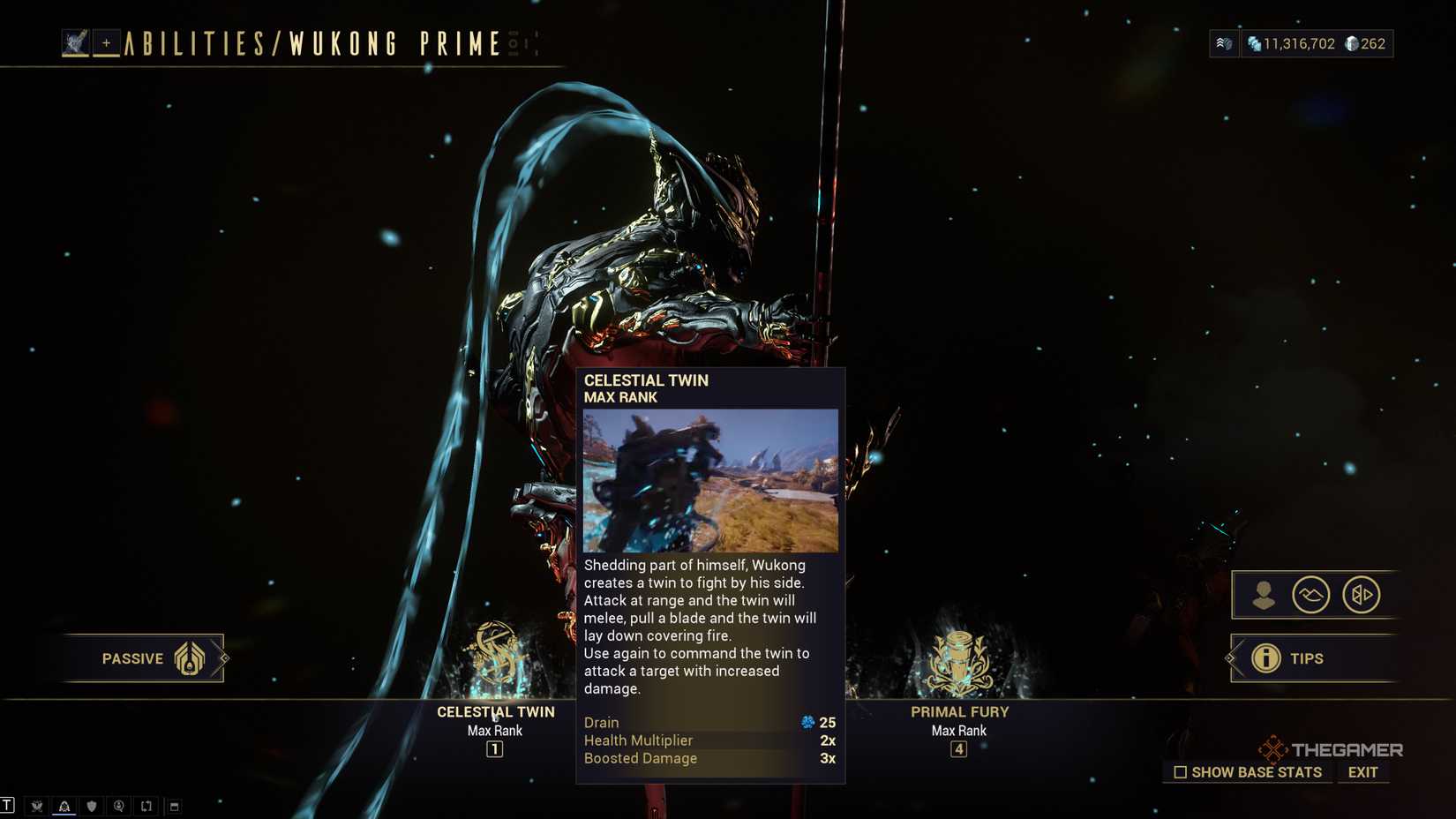Click the plus toggle next to the loadout emblem
1456x819 pixels.
pyautogui.click(x=105, y=41)
